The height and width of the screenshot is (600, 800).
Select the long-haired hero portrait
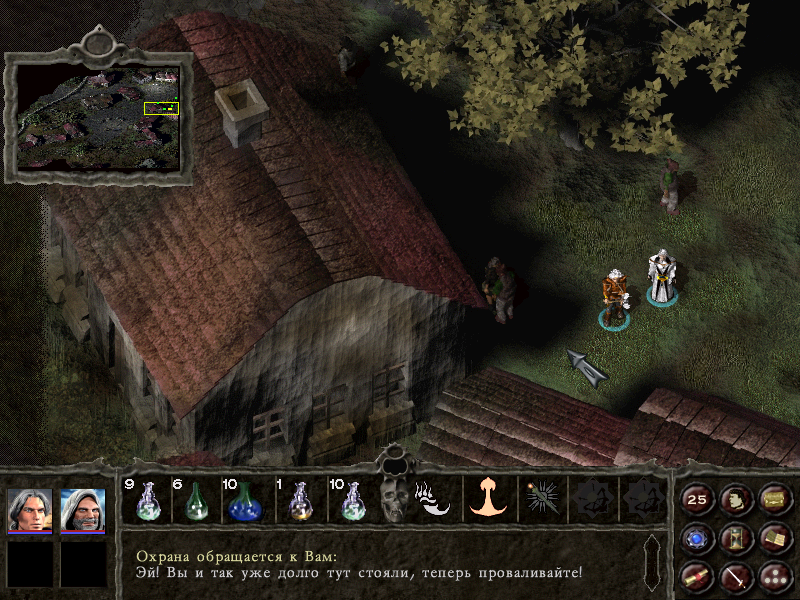pyautogui.click(x=30, y=511)
